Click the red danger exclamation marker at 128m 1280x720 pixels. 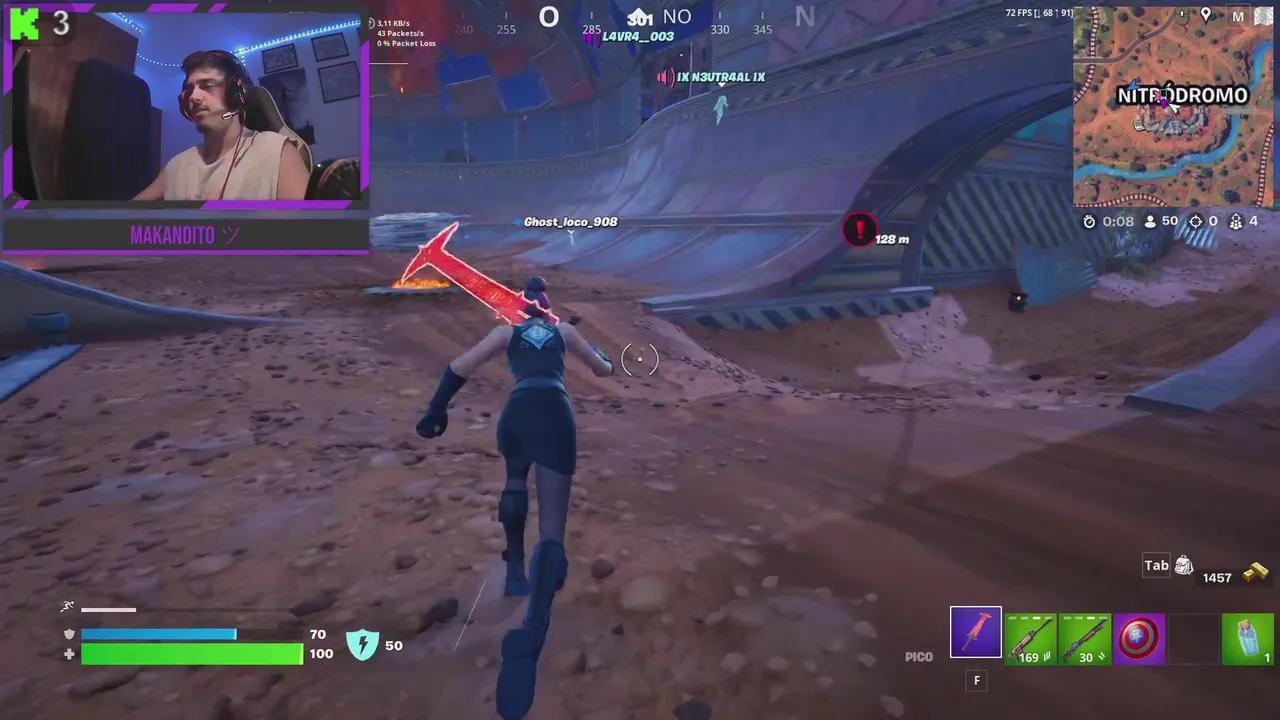pyautogui.click(x=859, y=231)
